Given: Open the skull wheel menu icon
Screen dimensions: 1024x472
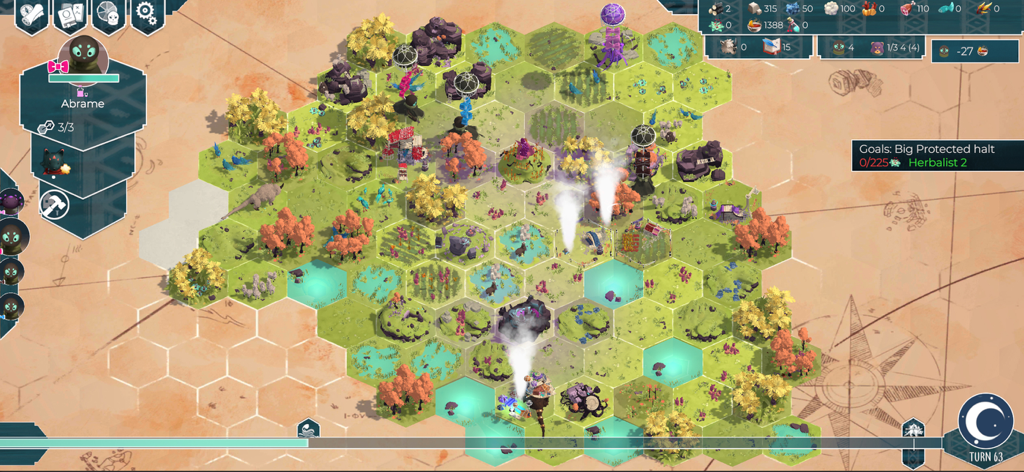Looking at the screenshot, I should [109, 15].
